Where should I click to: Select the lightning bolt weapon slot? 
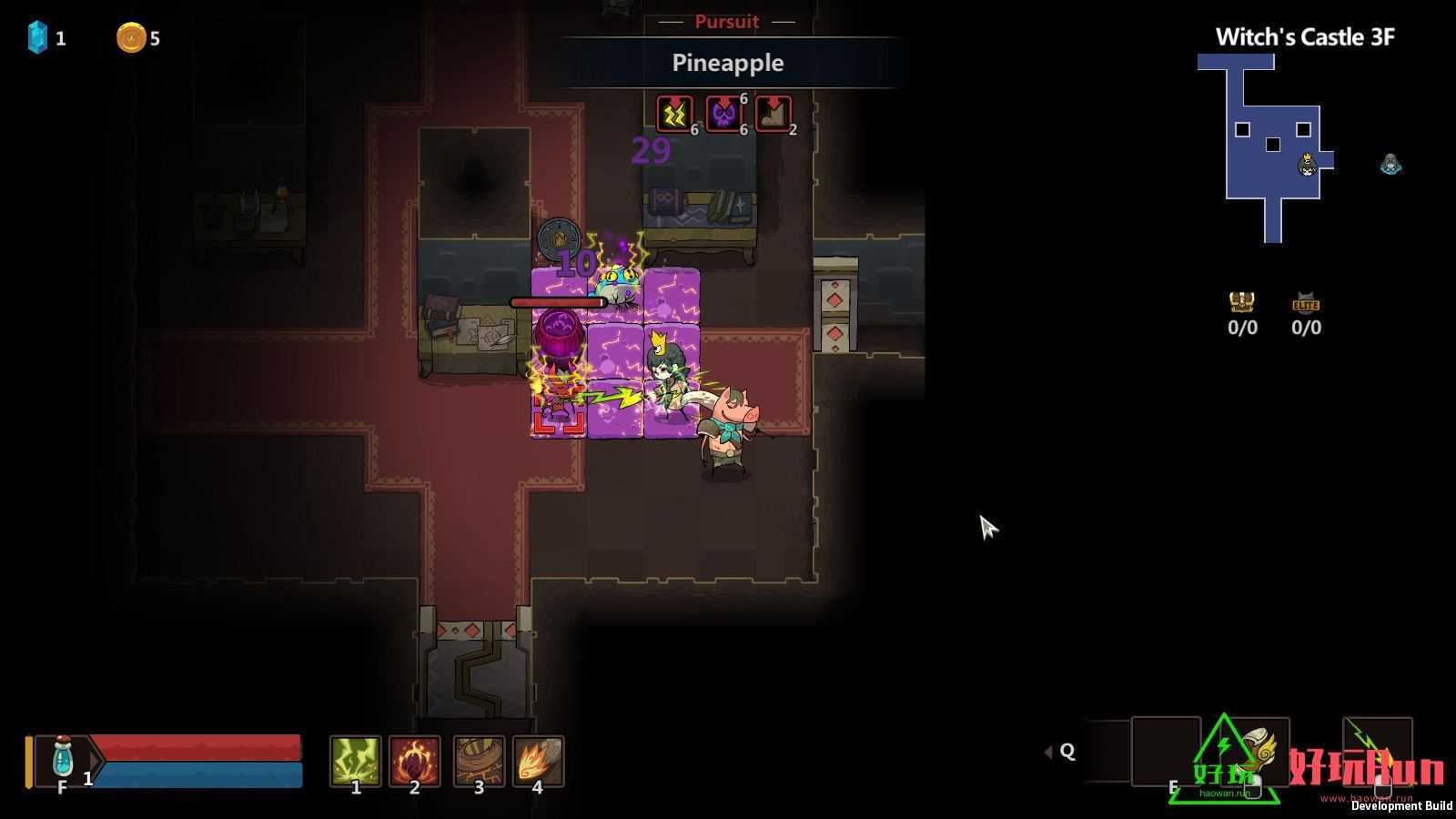pos(1377,748)
